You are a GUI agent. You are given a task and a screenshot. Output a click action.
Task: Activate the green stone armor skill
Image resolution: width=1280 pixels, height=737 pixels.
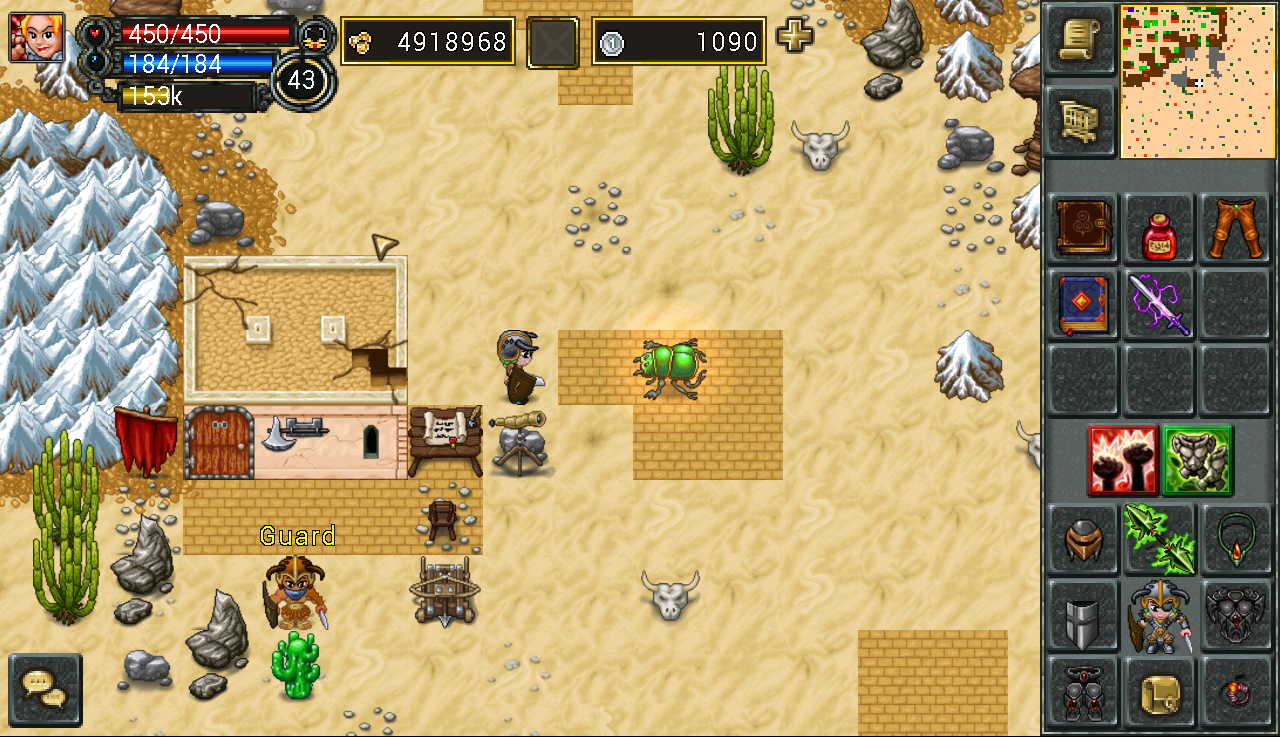tap(1197, 460)
